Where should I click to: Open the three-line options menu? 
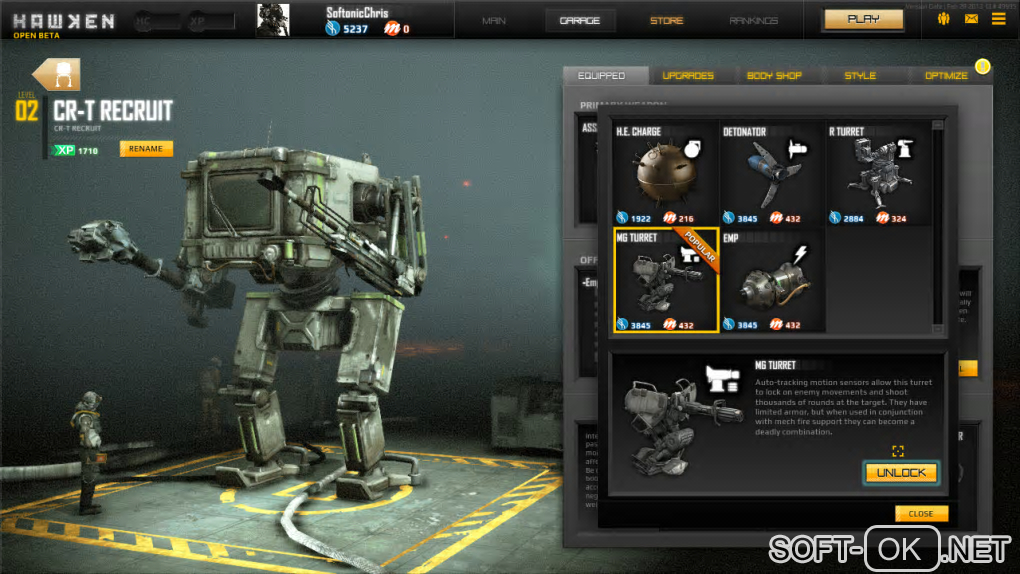coord(998,19)
